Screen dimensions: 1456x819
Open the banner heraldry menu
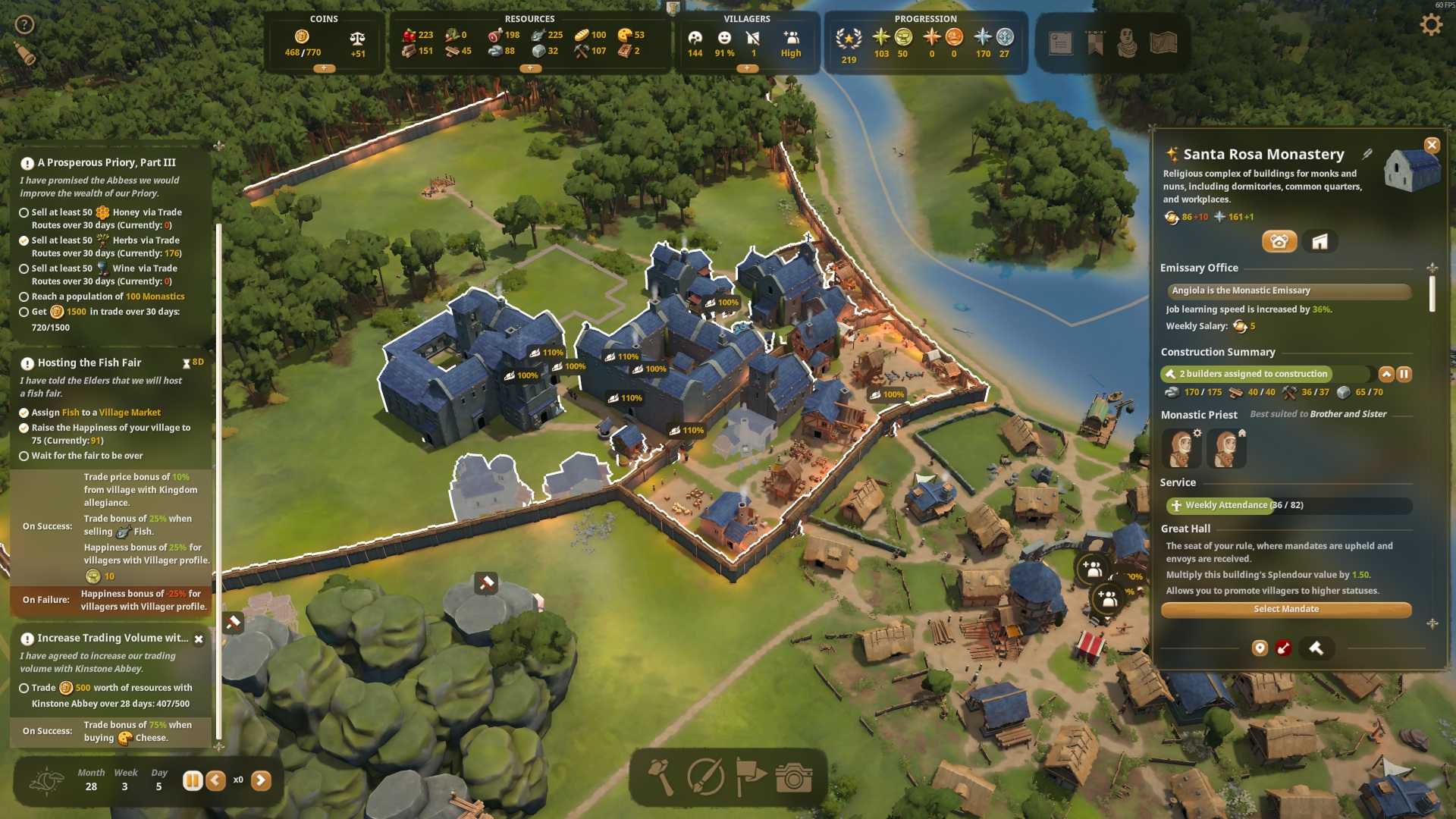[x=1095, y=43]
